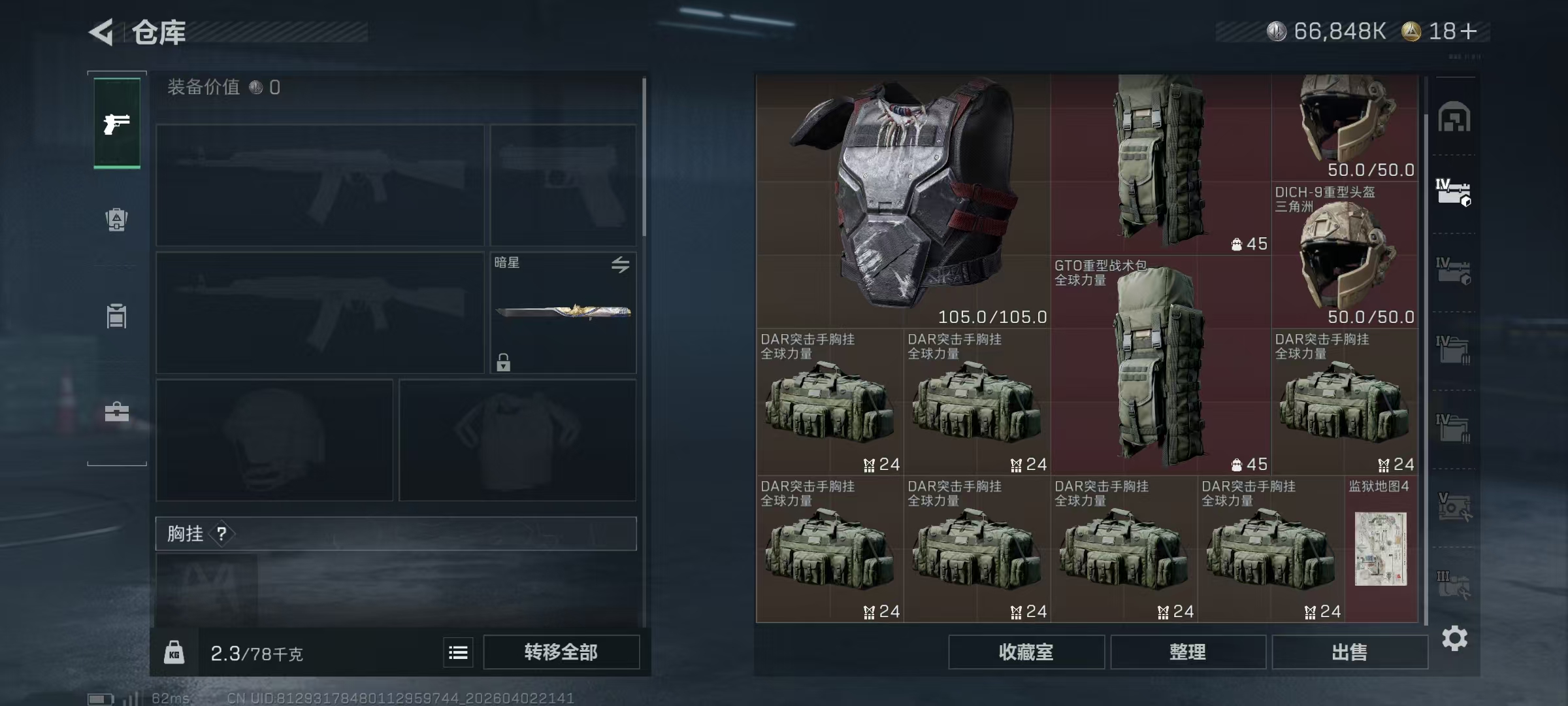This screenshot has width=1568, height=706.
Task: Switch to the backpack tab on left
Action: pos(116,220)
